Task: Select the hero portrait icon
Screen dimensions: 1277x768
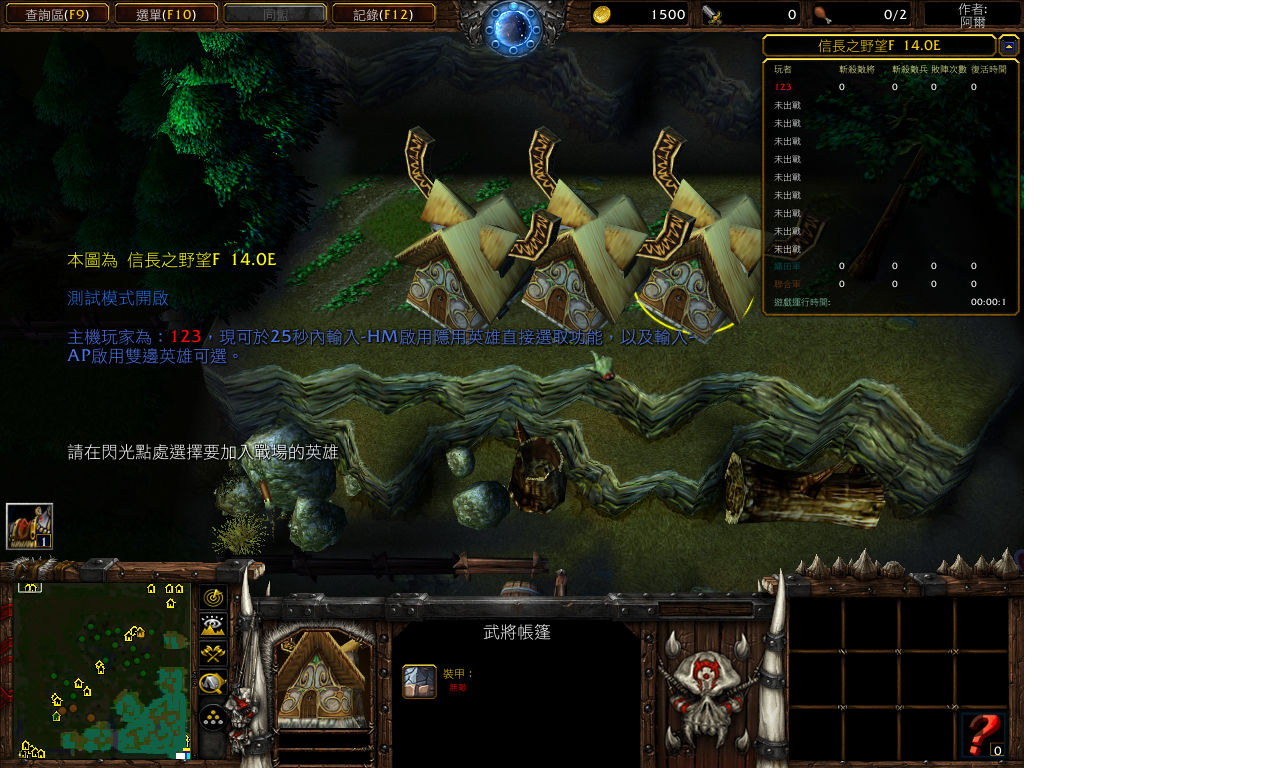Action: coord(29,526)
